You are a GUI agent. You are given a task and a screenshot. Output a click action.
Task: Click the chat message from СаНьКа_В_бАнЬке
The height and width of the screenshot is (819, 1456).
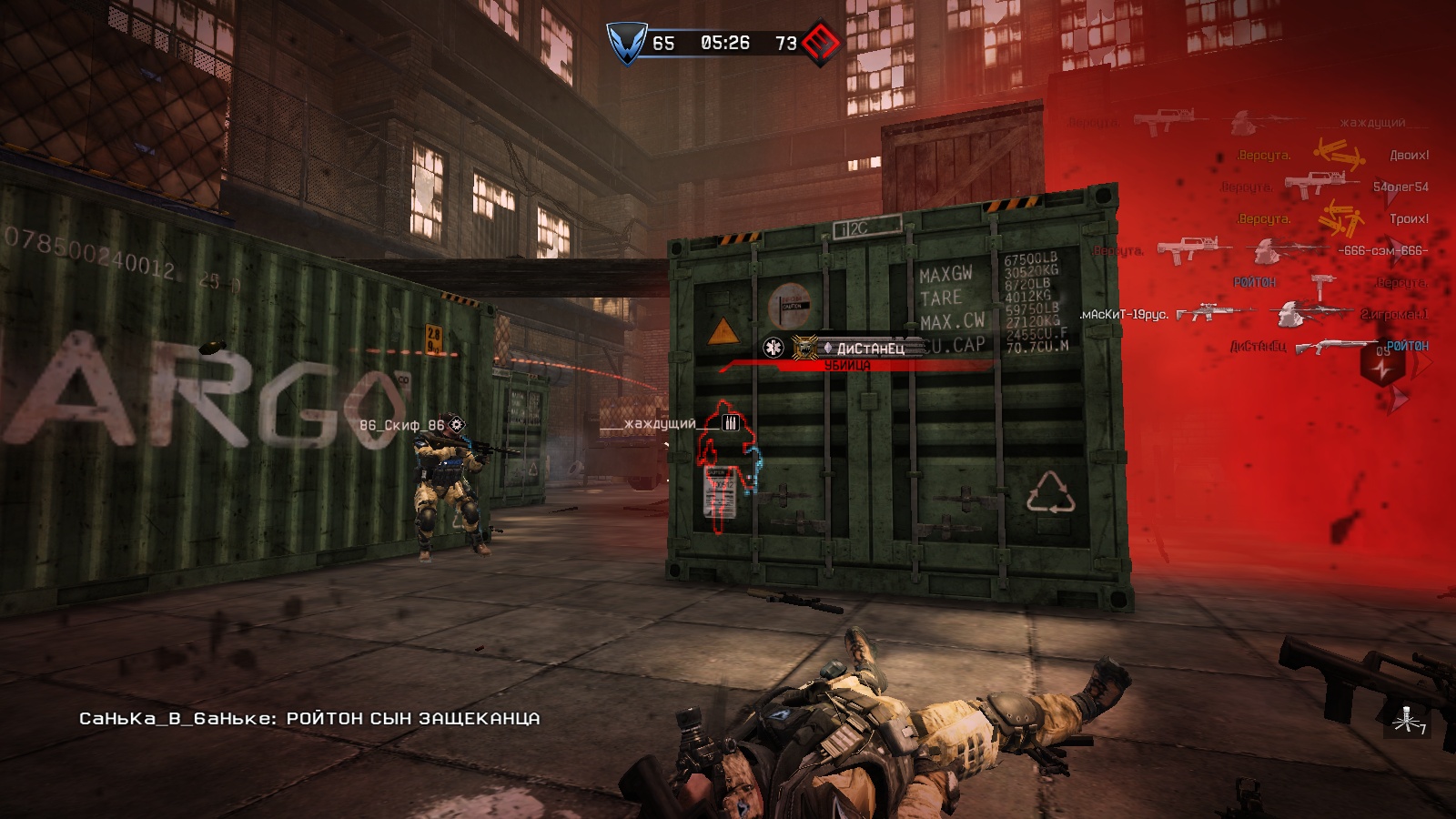[x=309, y=719]
